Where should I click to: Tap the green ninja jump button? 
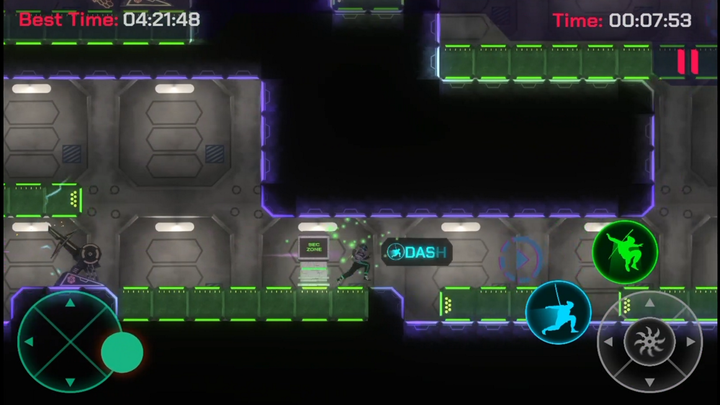(x=625, y=252)
